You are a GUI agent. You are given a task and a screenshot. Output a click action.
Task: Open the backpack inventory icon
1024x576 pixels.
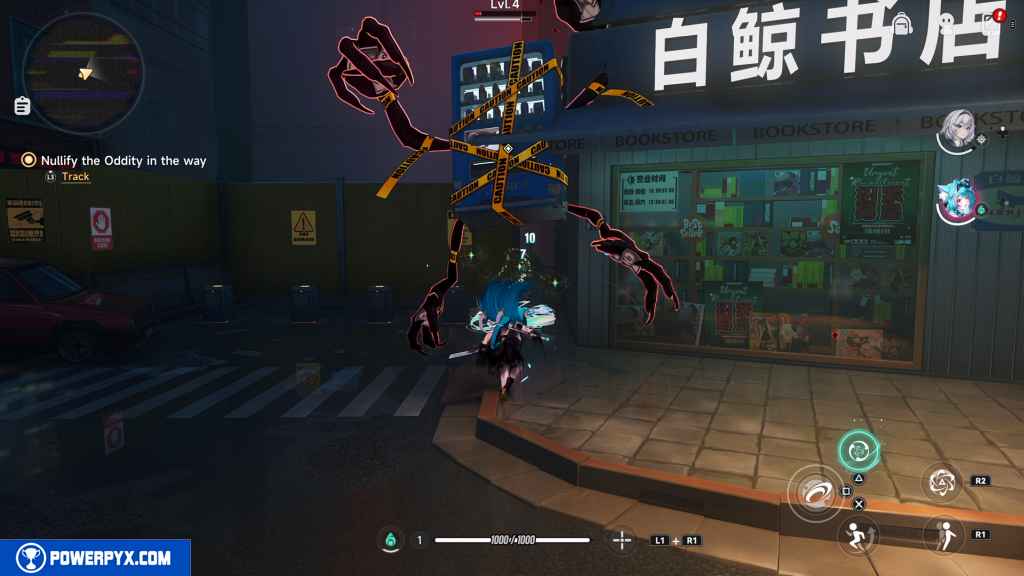point(902,22)
